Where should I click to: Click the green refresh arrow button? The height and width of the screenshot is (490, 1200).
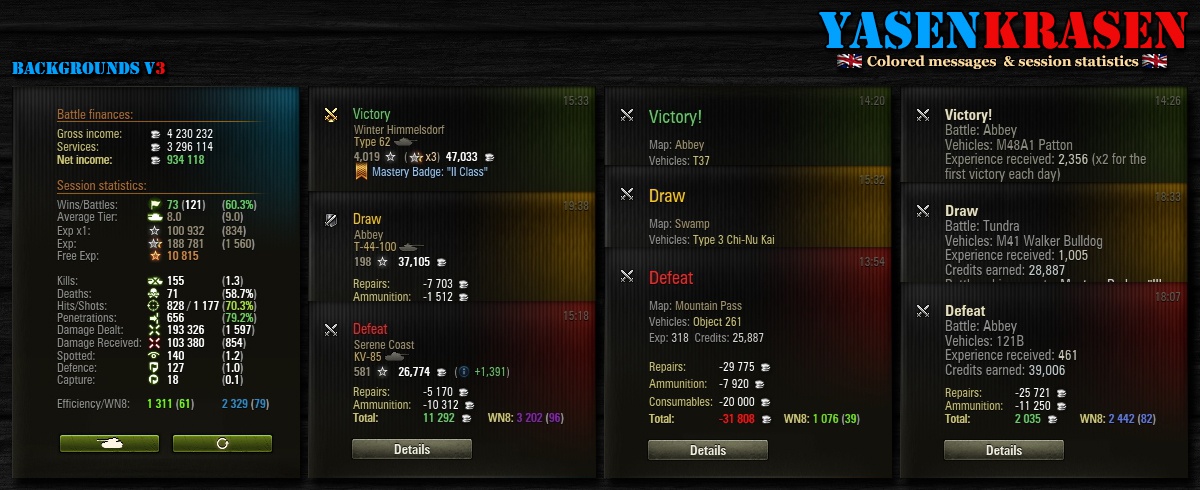coord(222,443)
